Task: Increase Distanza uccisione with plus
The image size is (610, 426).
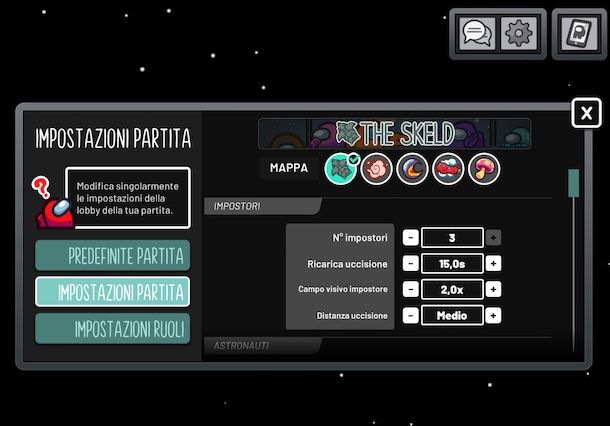Action: click(494, 316)
